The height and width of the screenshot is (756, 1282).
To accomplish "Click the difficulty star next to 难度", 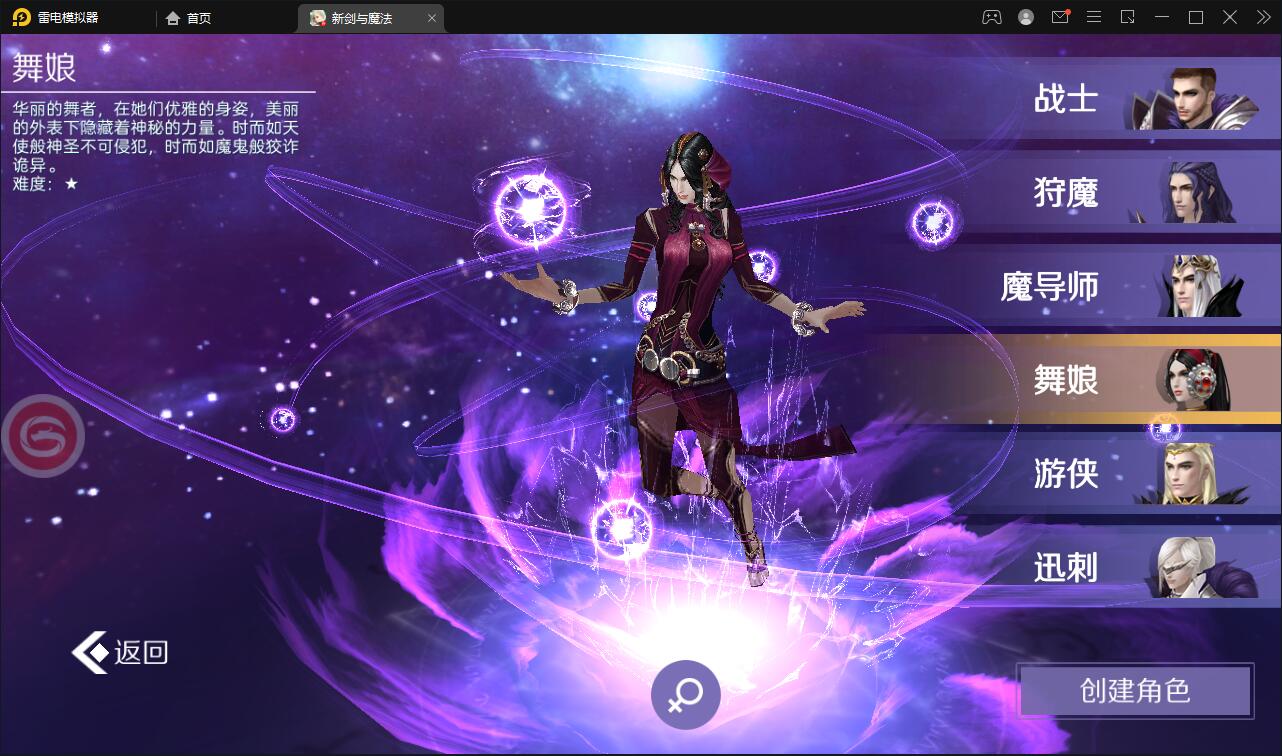I will point(72,184).
